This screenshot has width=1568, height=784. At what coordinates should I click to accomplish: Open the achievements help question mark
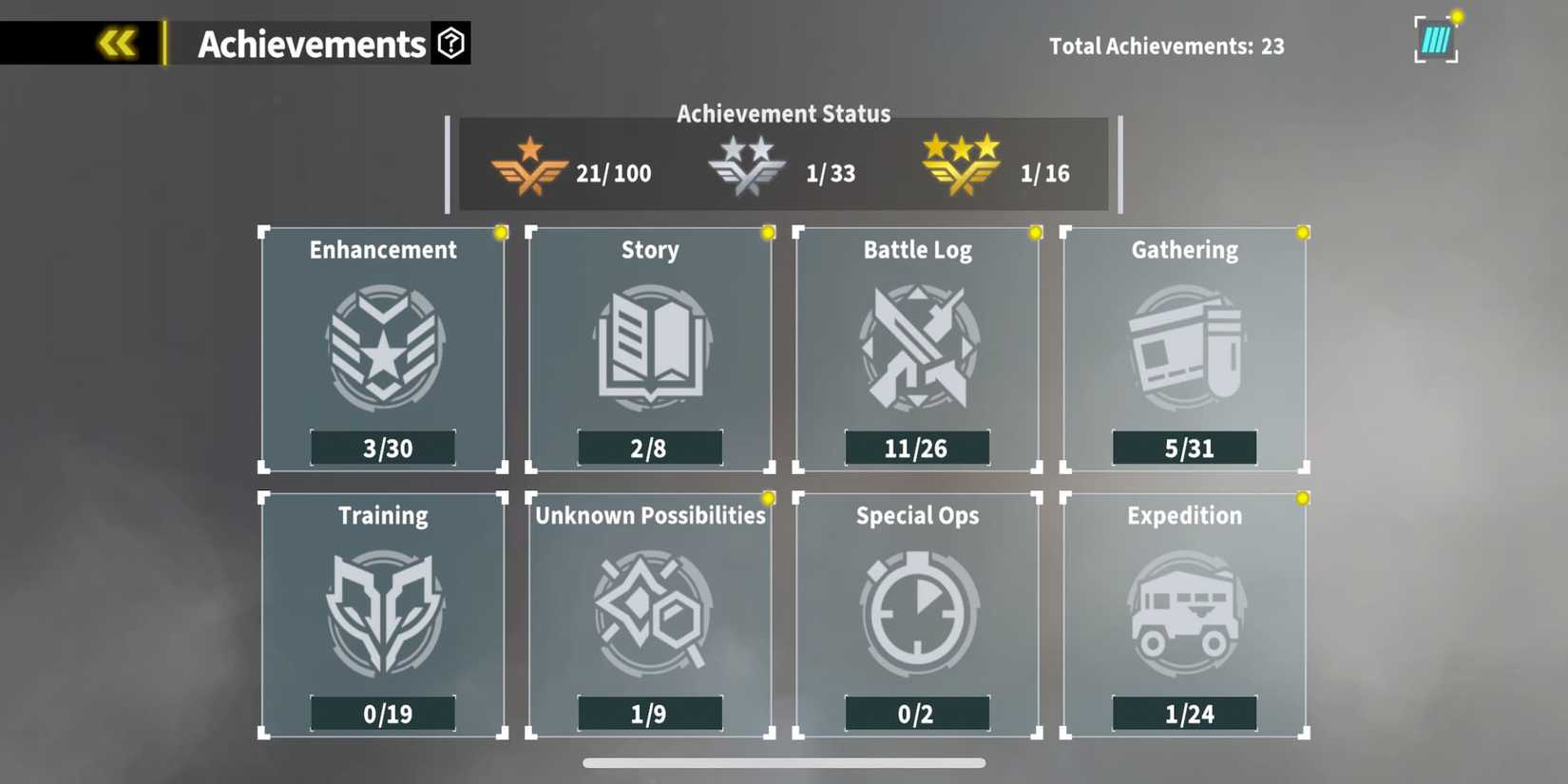point(453,42)
